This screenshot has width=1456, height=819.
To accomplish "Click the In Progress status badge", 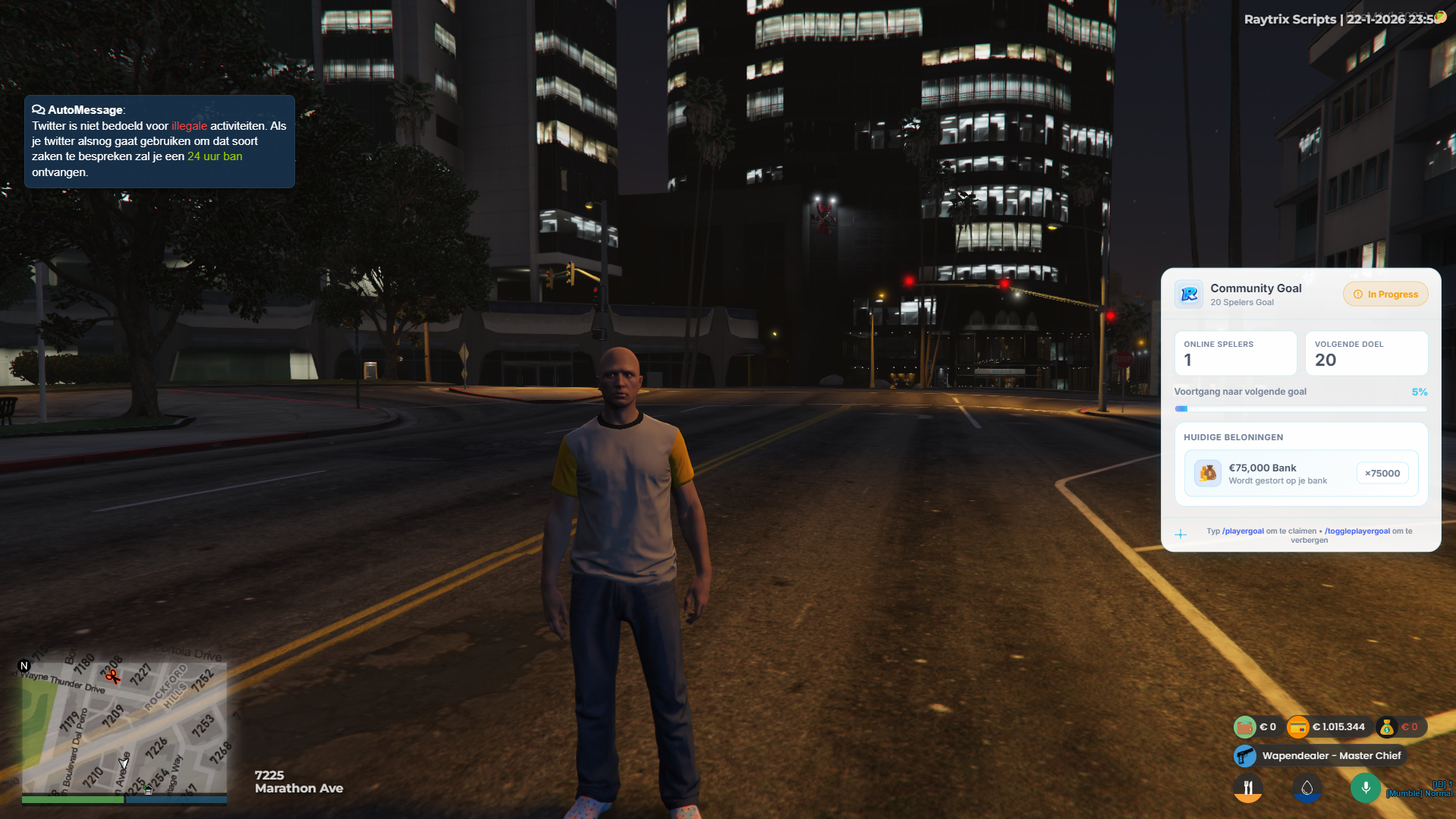I will tap(1385, 295).
